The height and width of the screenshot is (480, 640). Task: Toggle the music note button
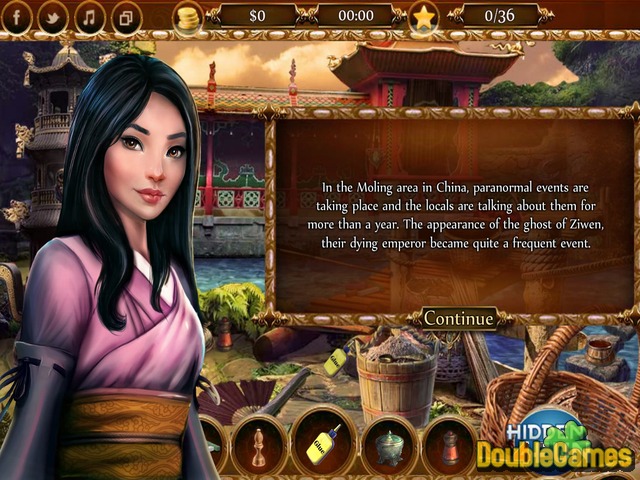point(89,16)
